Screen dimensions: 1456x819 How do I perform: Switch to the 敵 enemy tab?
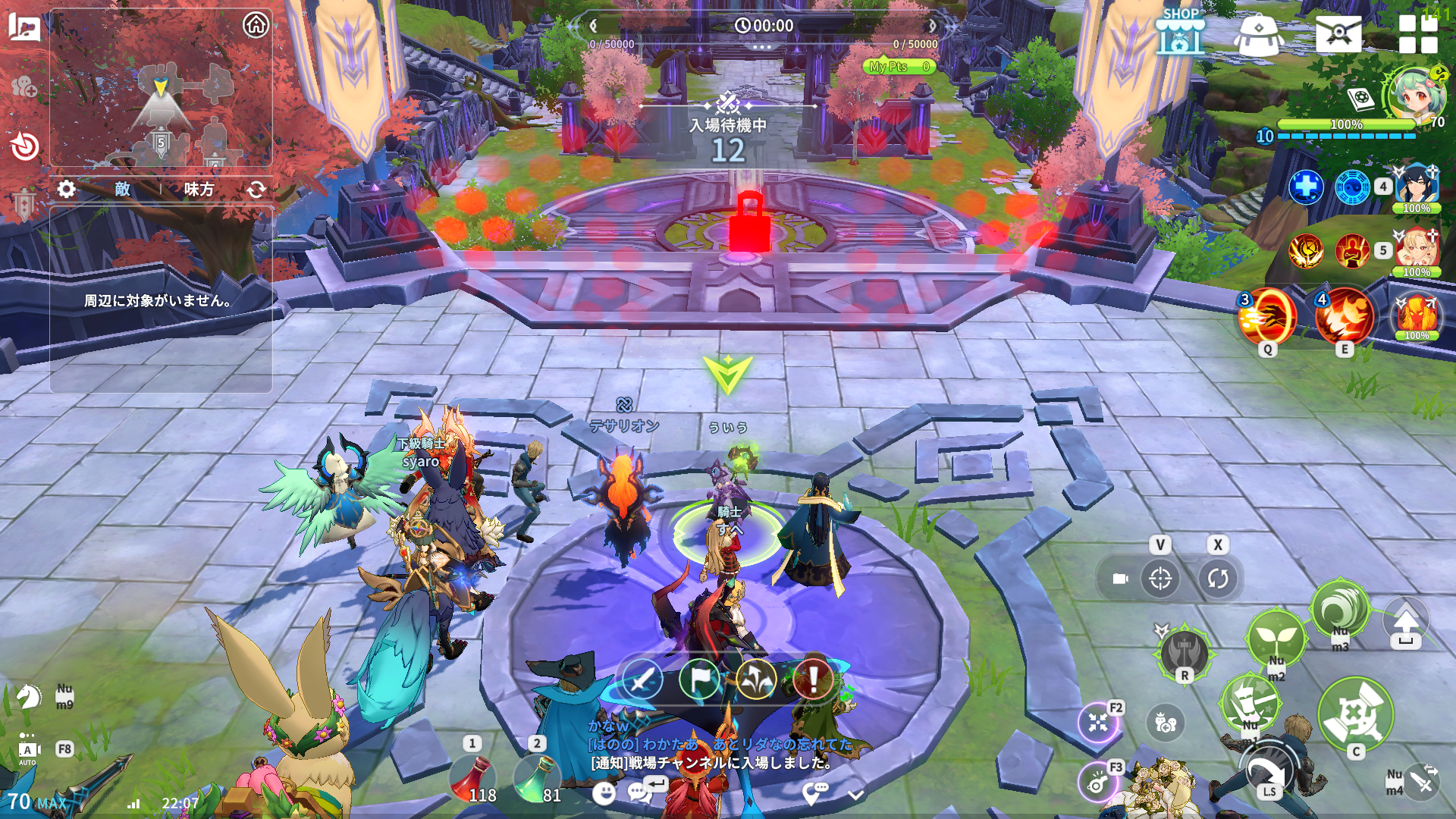point(123,189)
